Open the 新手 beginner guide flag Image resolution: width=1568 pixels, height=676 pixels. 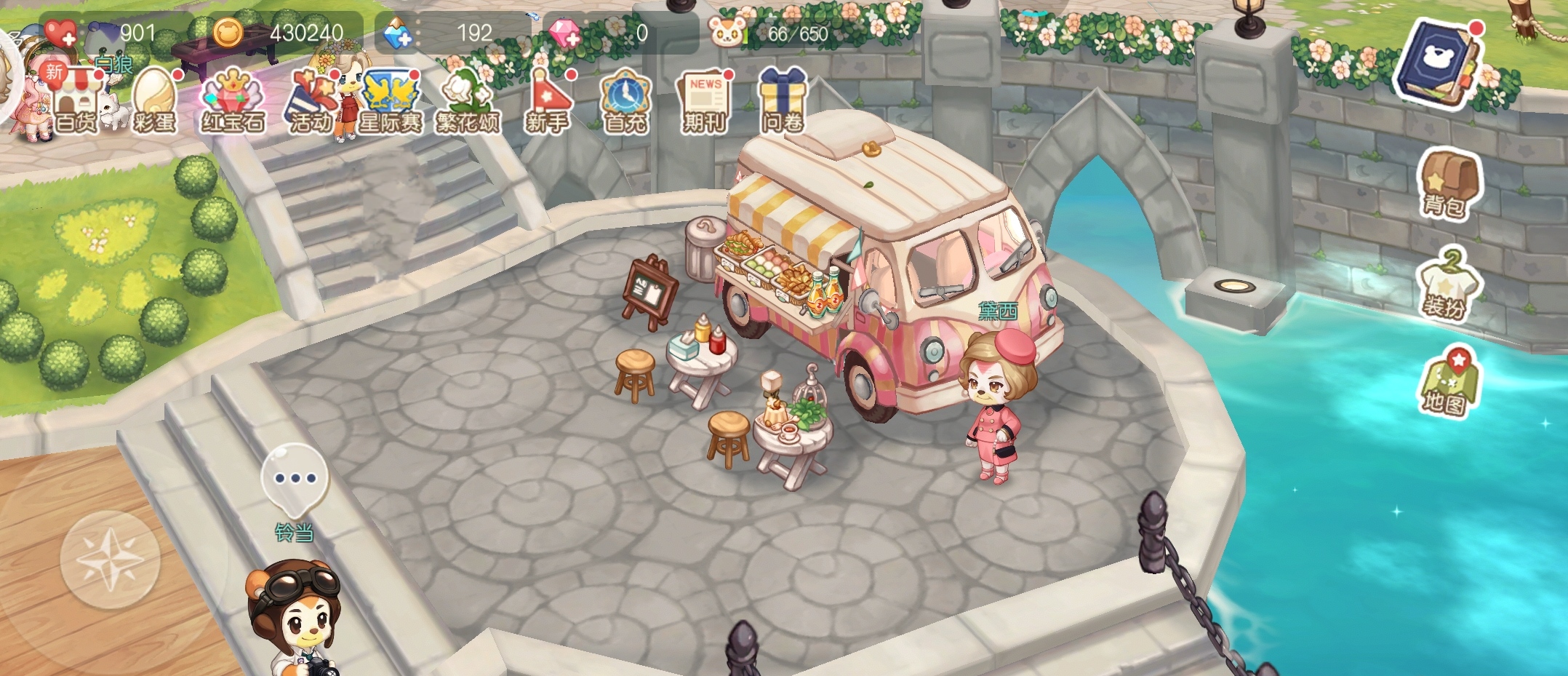[547, 102]
